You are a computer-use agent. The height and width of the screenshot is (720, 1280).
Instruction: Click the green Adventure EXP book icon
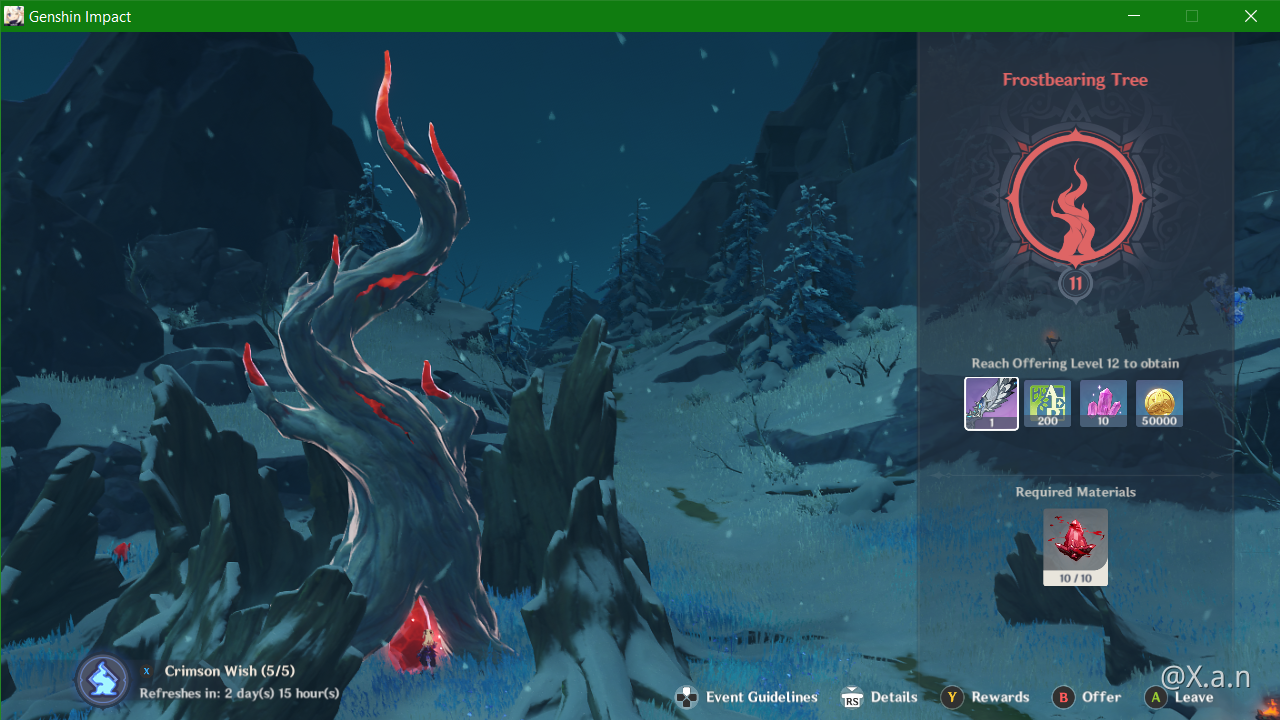[1047, 403]
